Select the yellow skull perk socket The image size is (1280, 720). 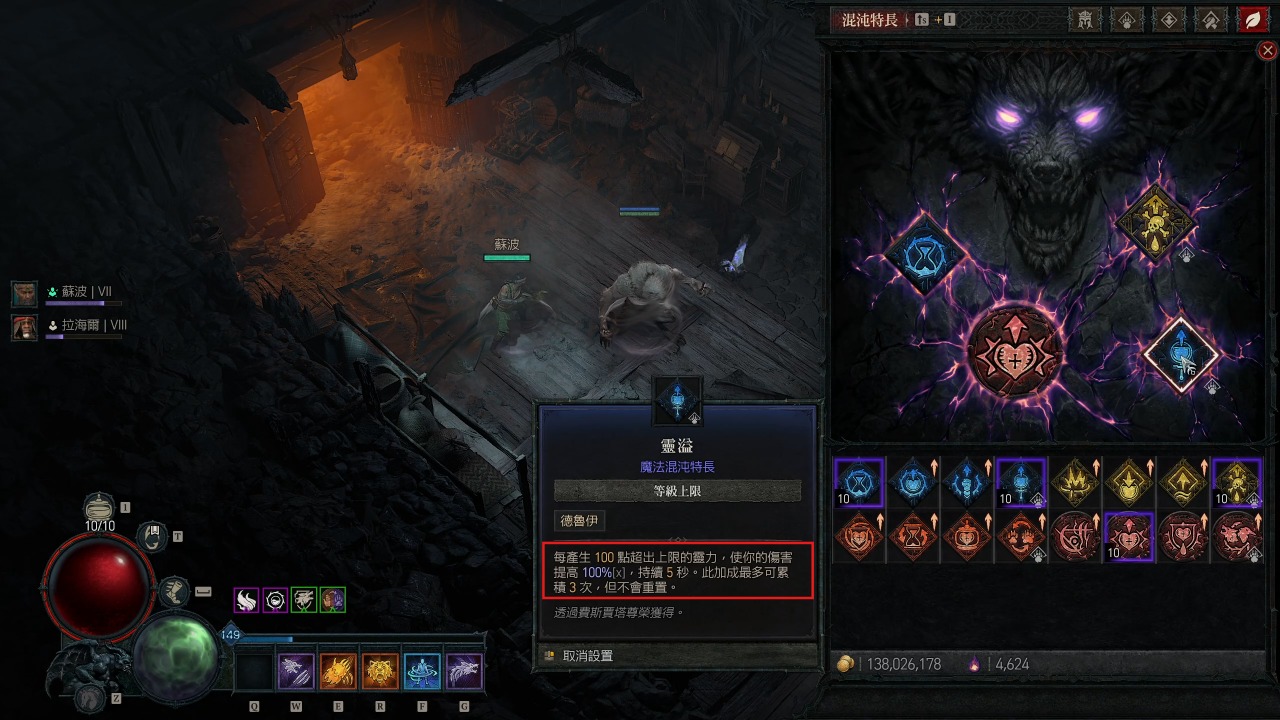click(x=1155, y=222)
